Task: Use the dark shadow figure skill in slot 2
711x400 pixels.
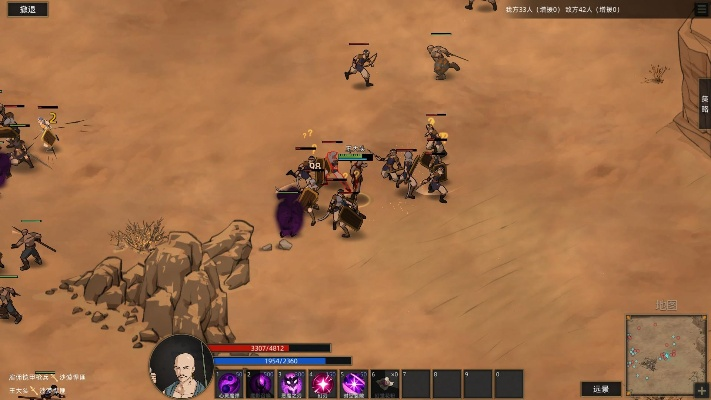Action: click(261, 384)
